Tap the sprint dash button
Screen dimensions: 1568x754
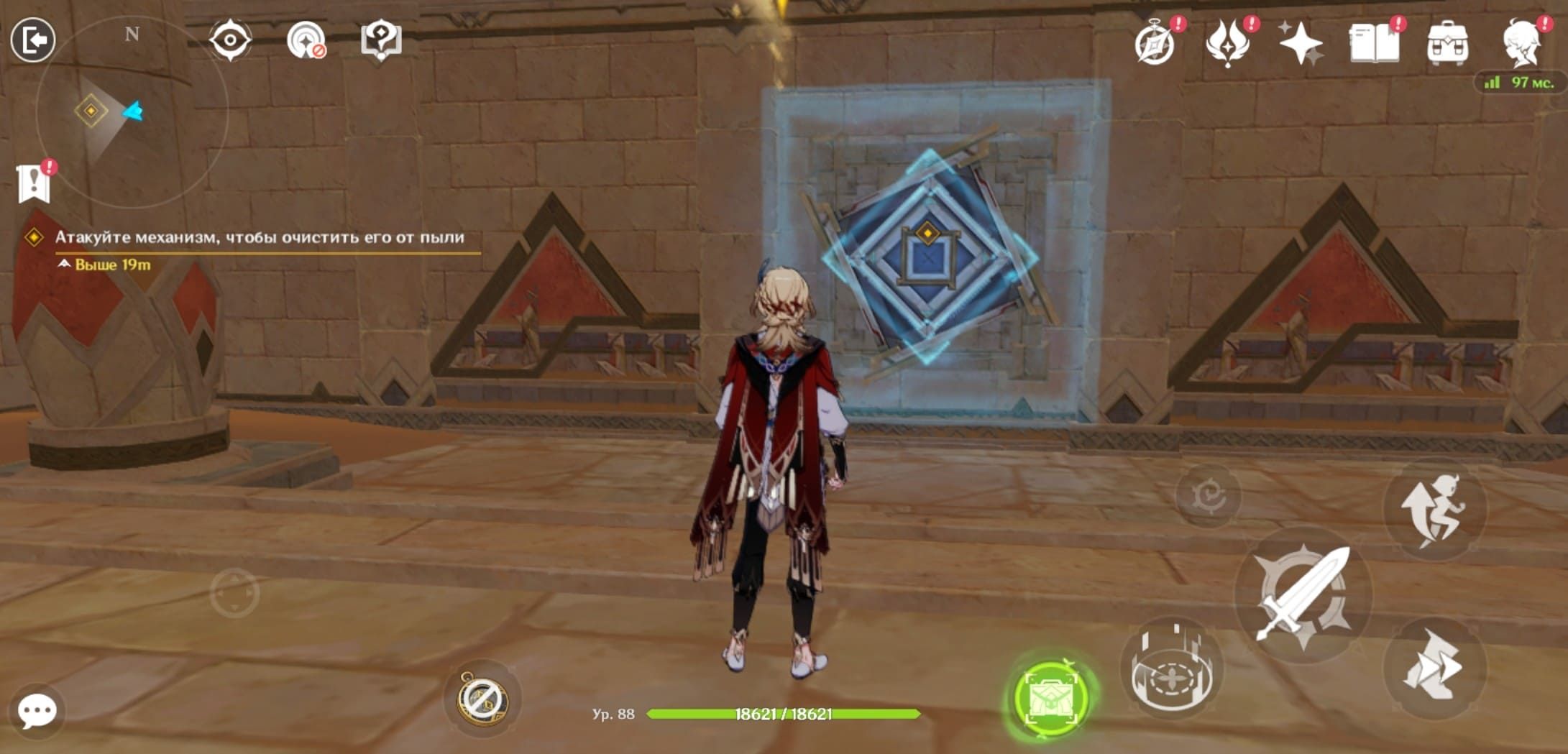coord(1434,668)
